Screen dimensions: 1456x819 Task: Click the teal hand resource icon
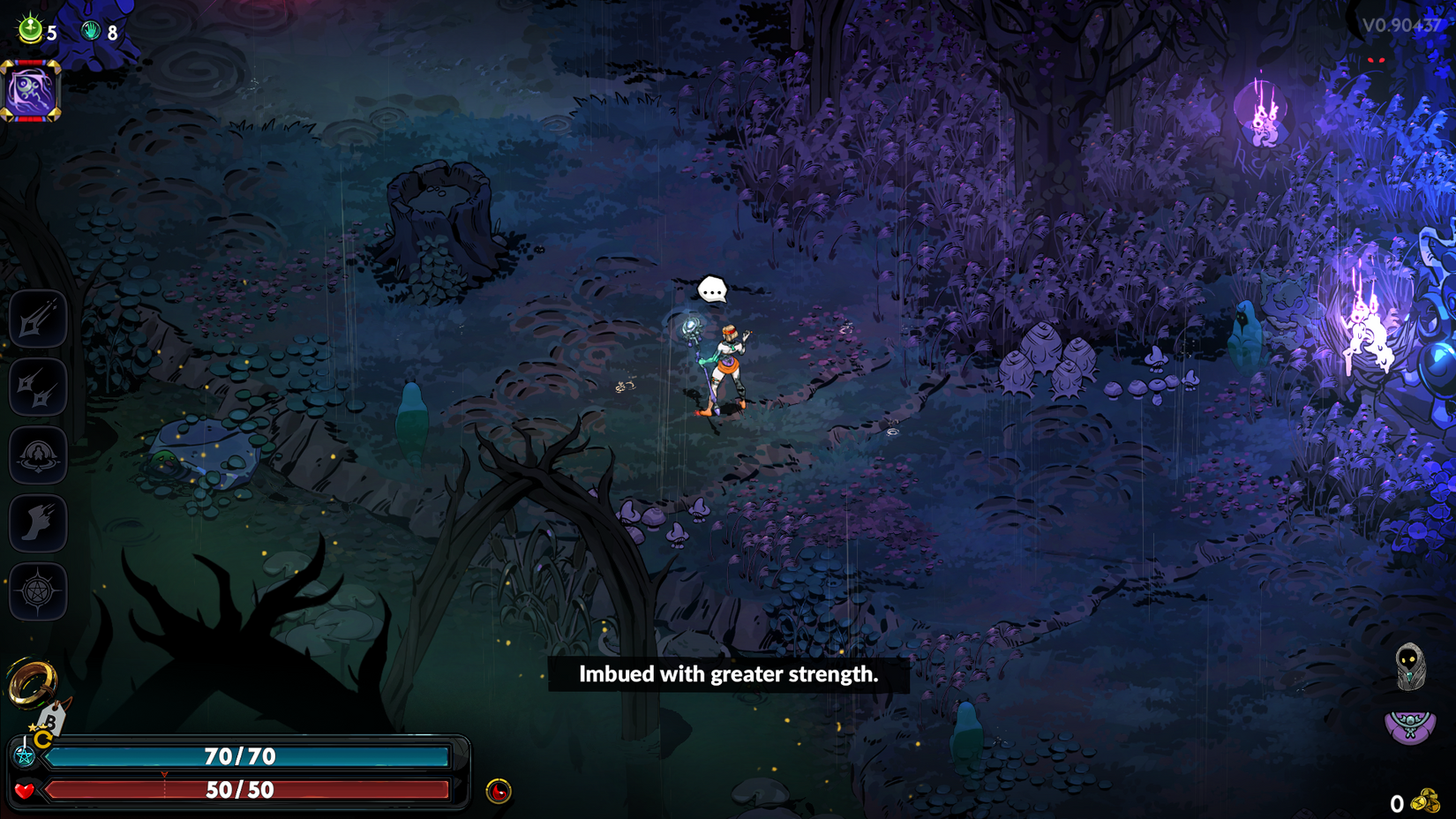tap(91, 32)
